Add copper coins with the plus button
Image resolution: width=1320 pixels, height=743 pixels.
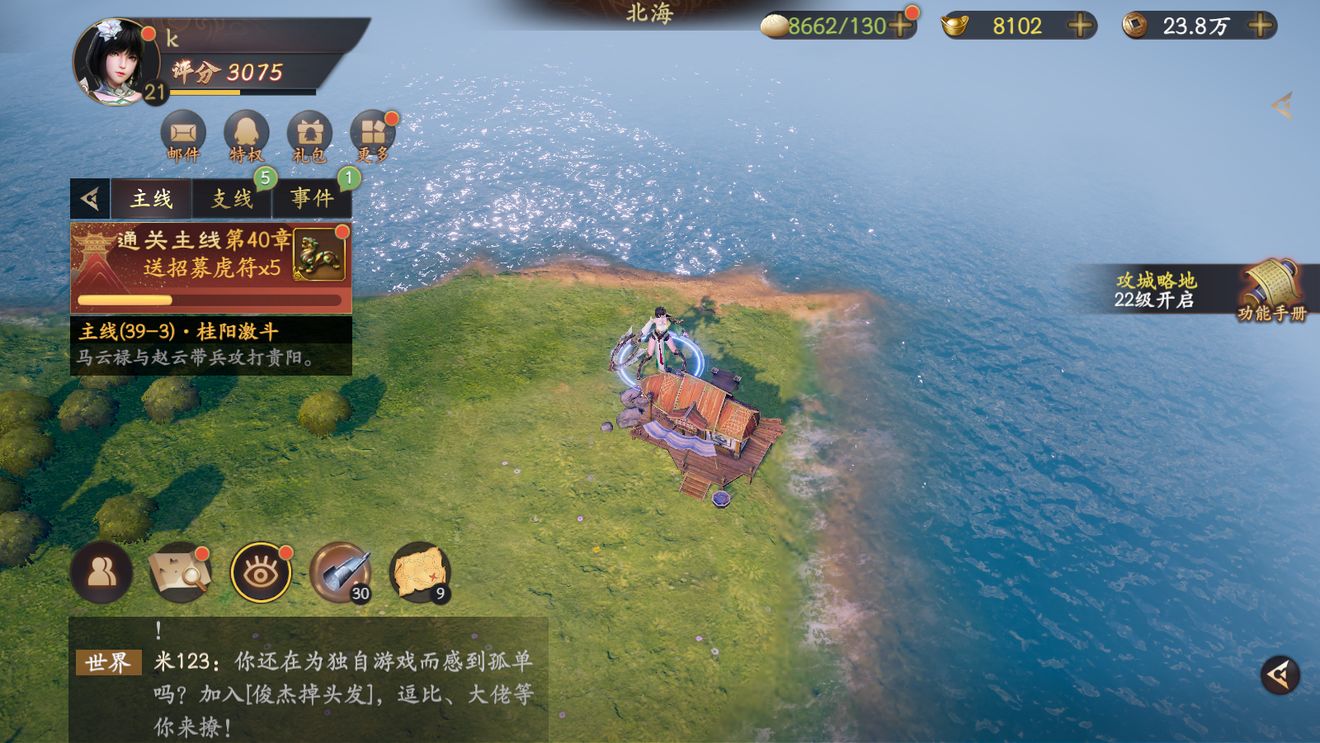tap(1261, 26)
